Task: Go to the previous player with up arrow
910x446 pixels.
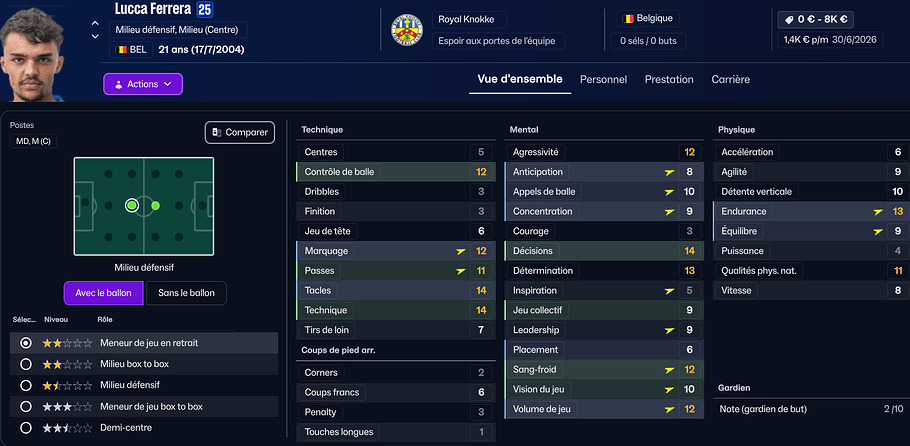Action: point(95,23)
